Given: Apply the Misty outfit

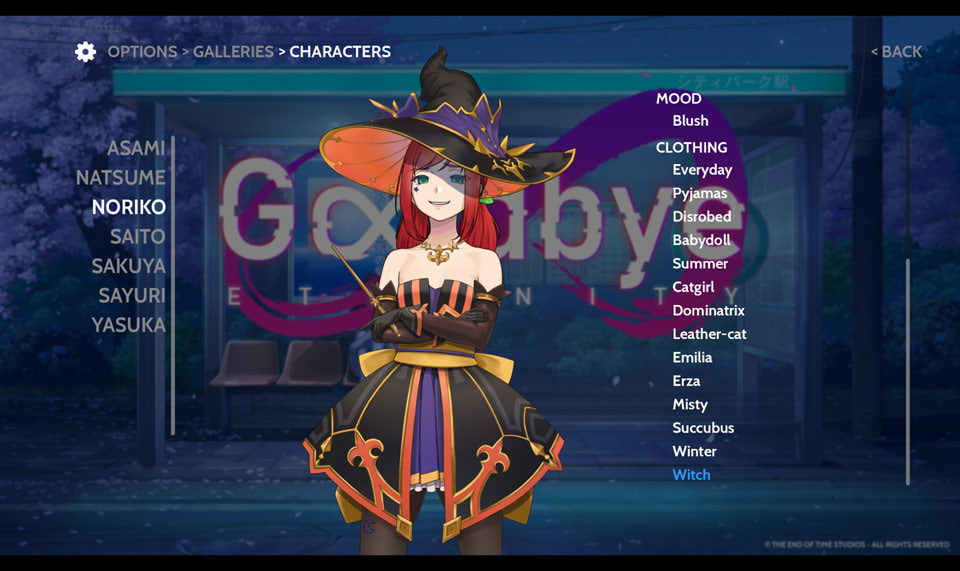Looking at the screenshot, I should click(x=690, y=405).
